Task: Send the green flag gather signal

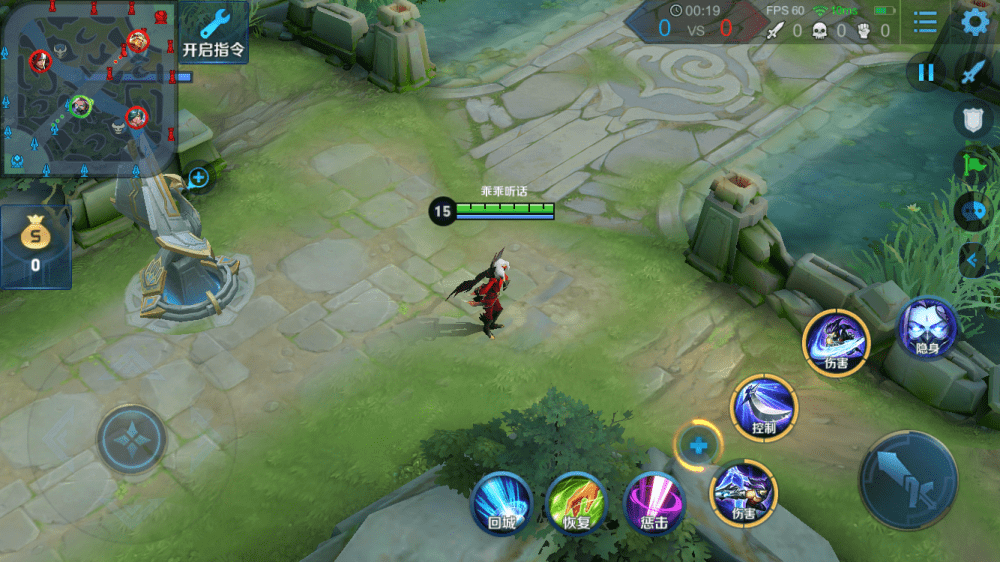Action: (x=973, y=164)
